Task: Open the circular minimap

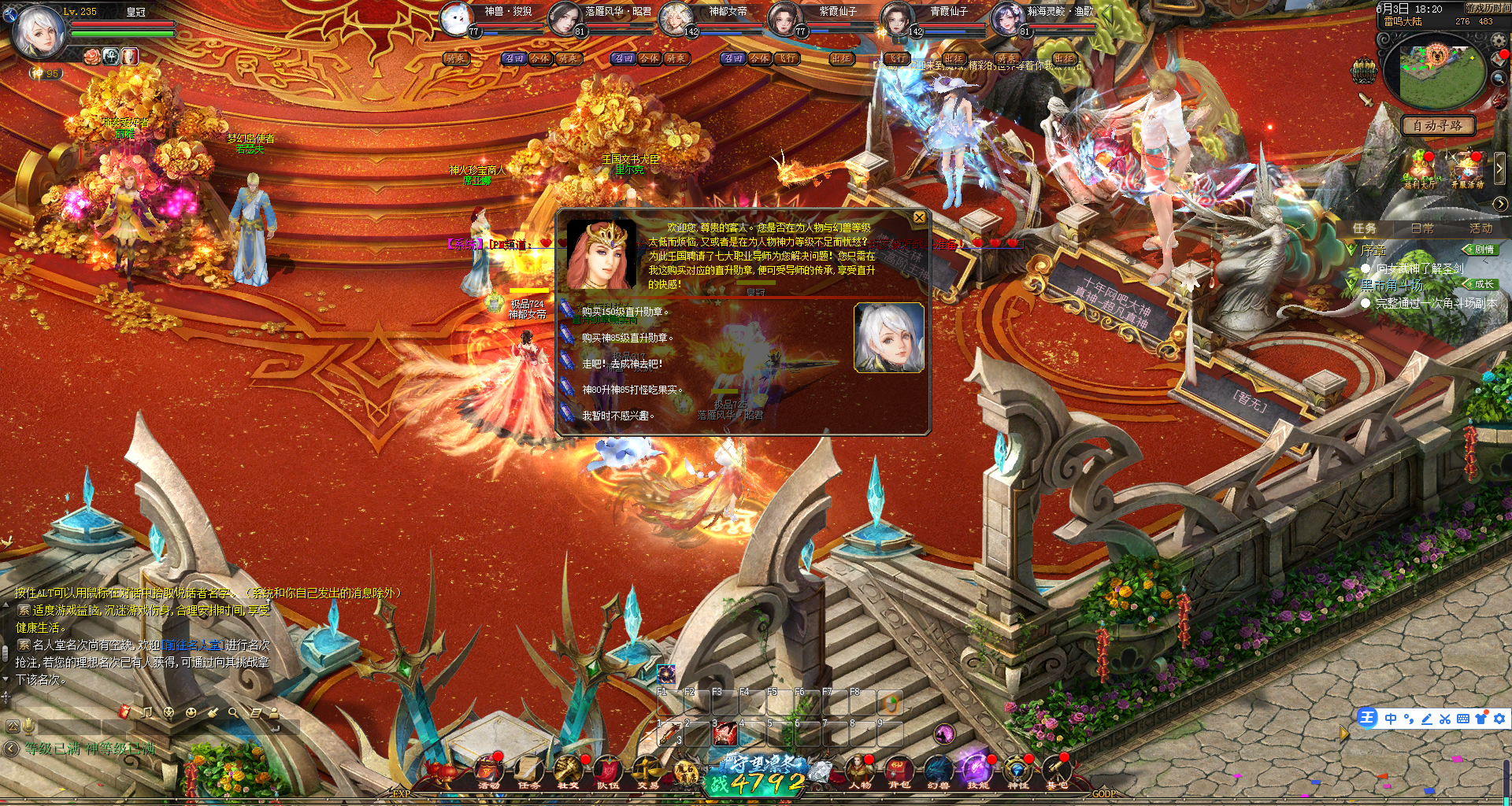Action: point(1437,71)
